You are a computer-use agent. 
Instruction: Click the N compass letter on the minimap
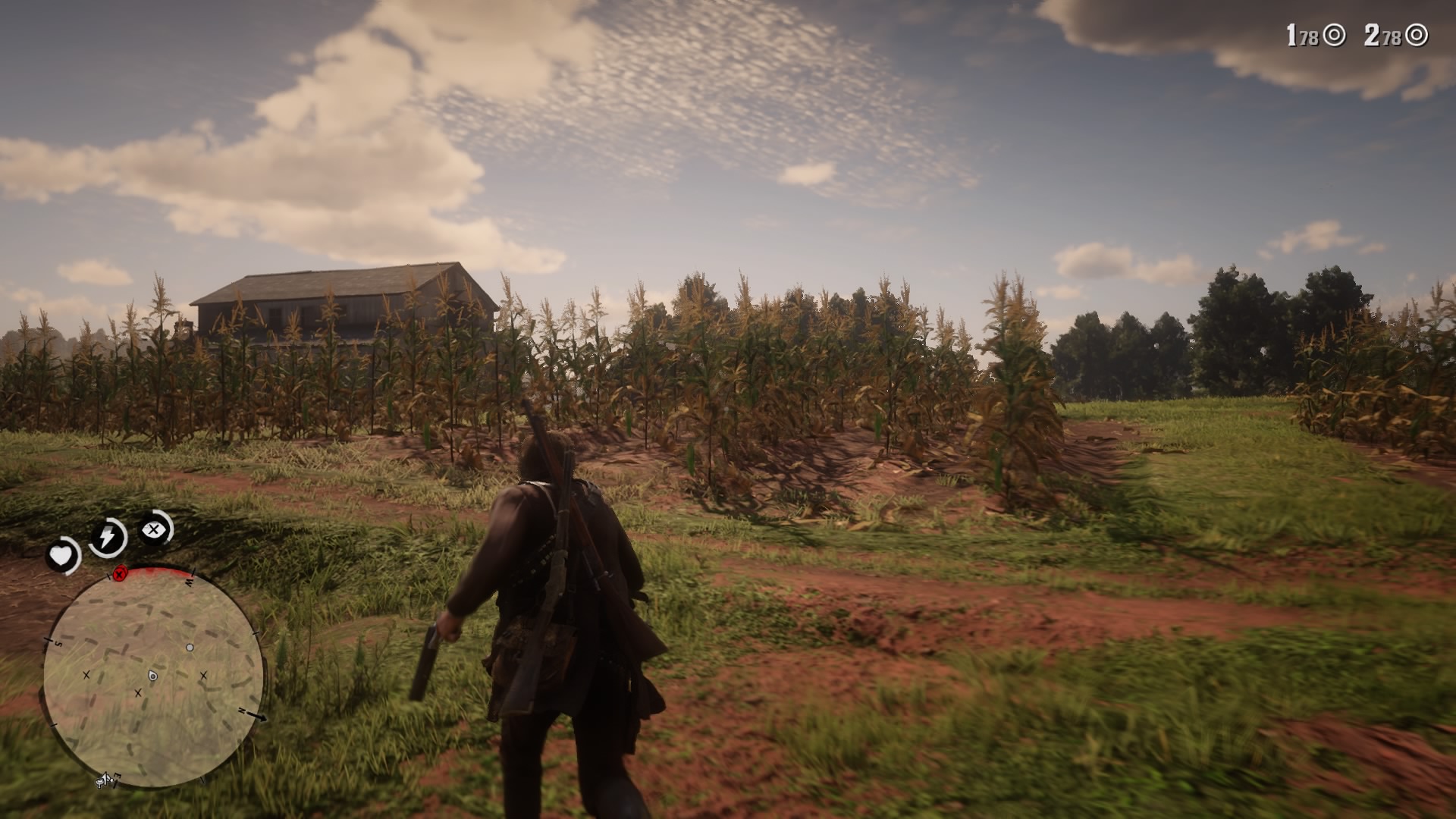click(x=242, y=710)
